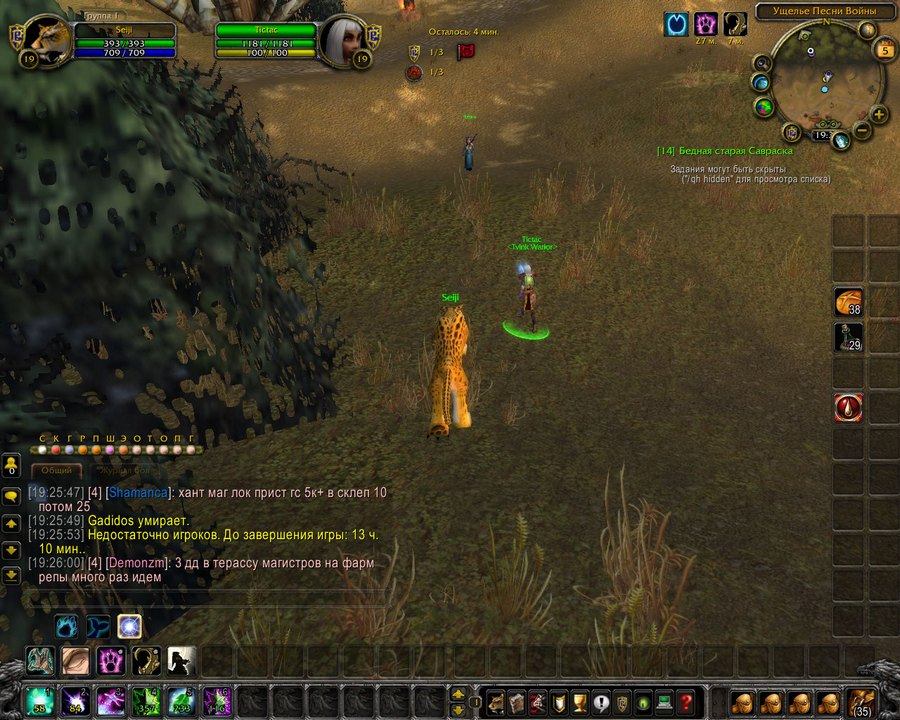Open the red question mark help button

[x=685, y=702]
